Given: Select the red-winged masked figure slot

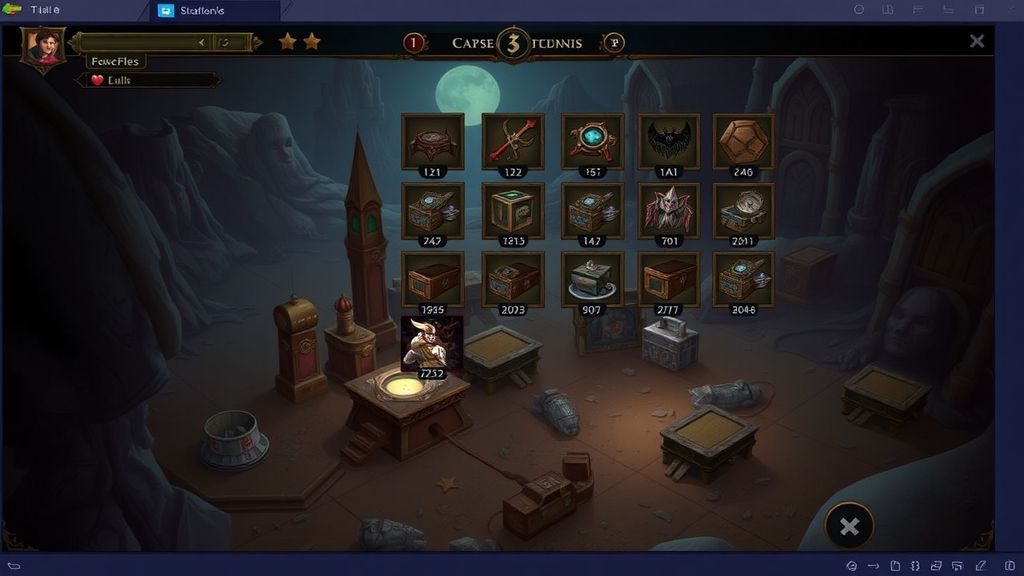Looking at the screenshot, I should (667, 210).
